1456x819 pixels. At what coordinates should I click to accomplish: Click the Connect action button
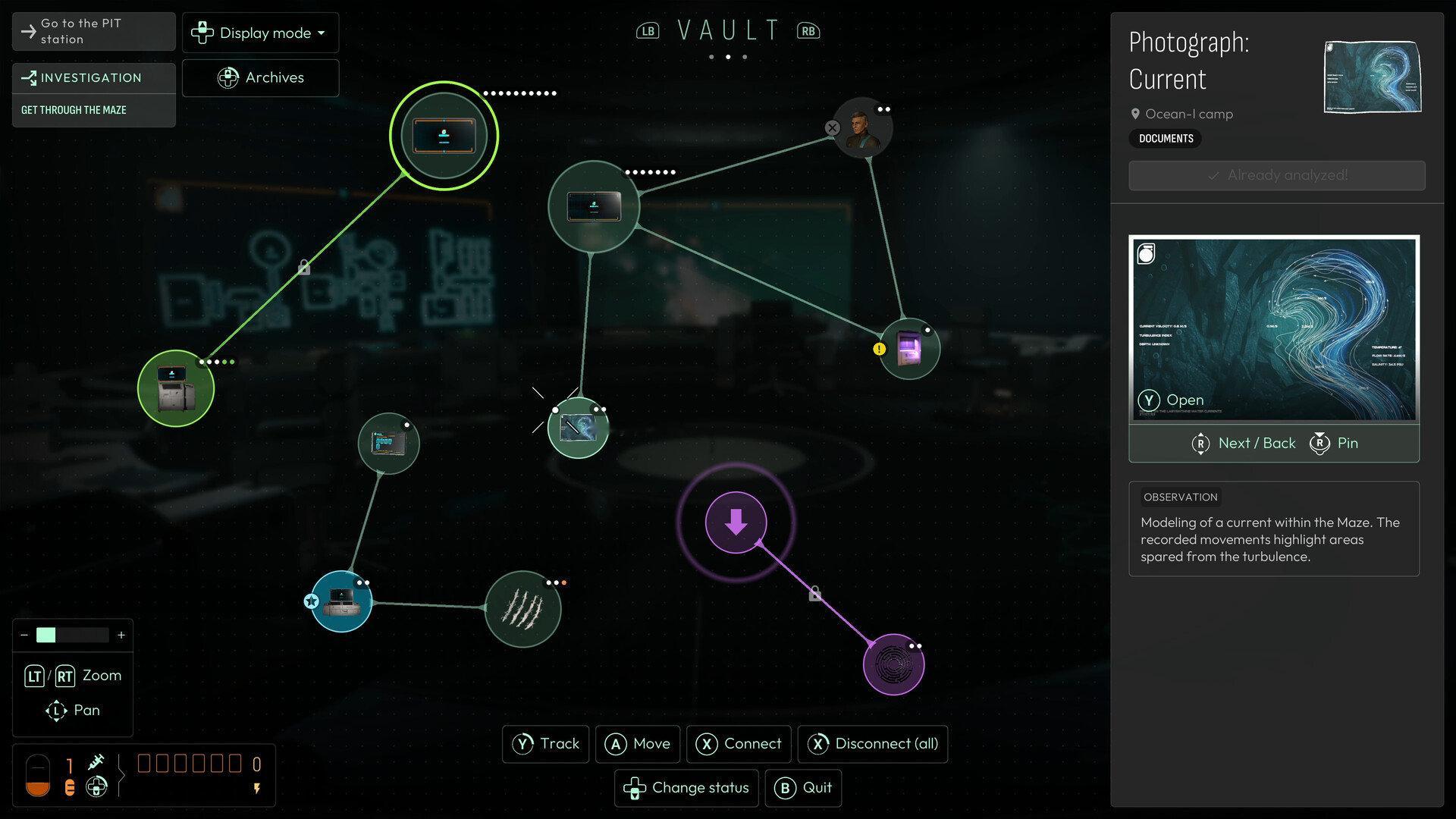coord(739,744)
